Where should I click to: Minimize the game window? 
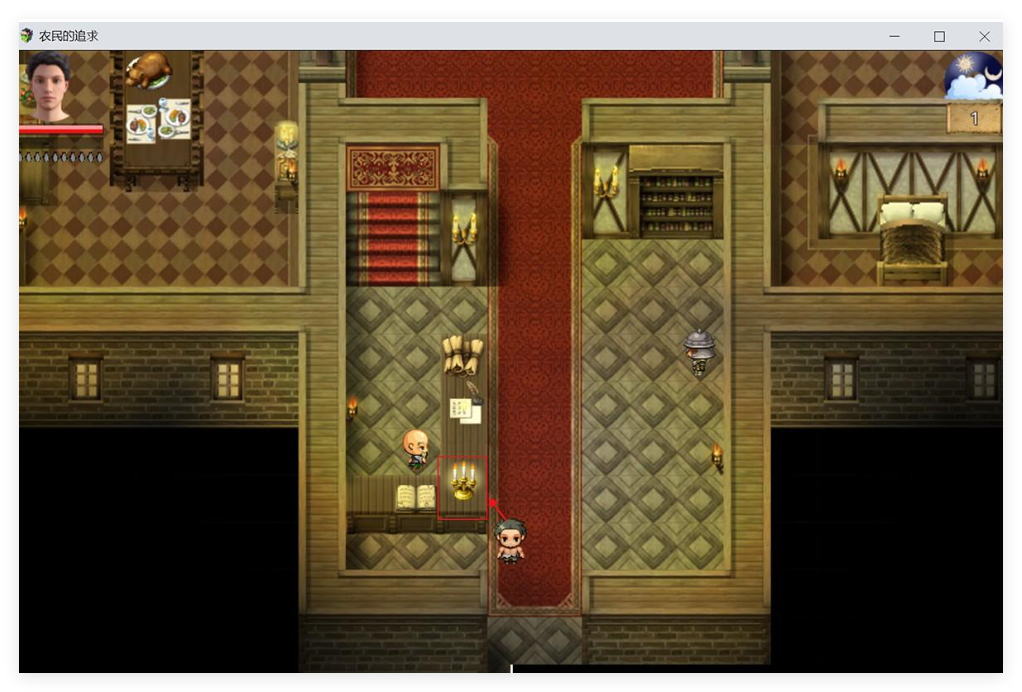coord(893,36)
